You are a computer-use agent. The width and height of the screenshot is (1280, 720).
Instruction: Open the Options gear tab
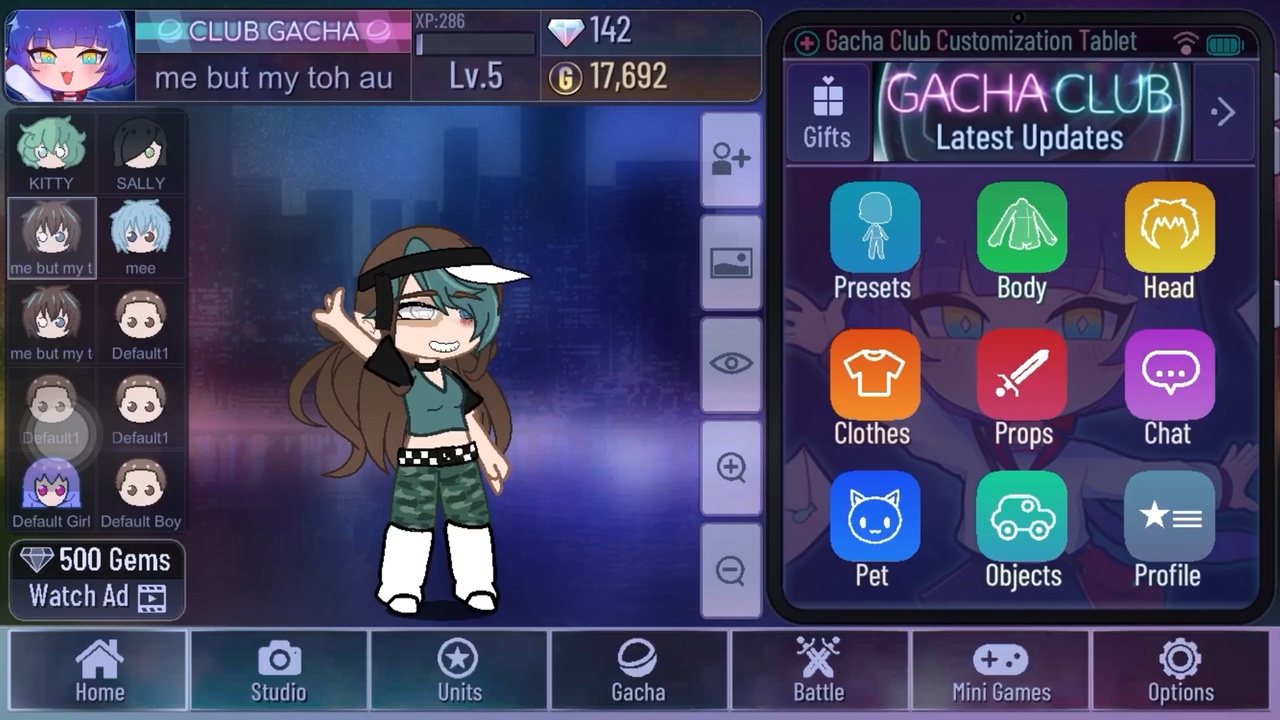(1180, 671)
